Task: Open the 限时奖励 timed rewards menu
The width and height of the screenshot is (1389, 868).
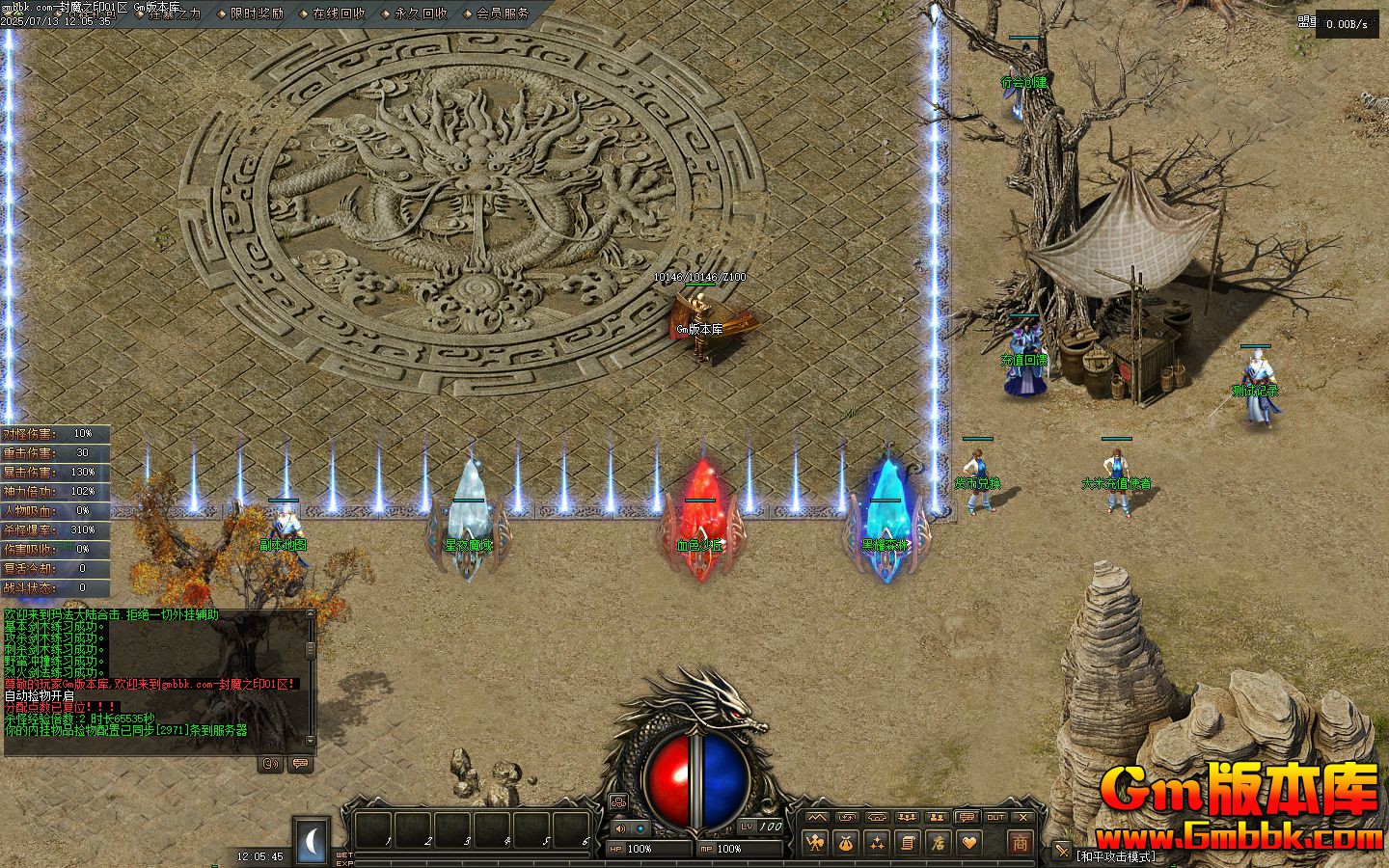Action: pyautogui.click(x=257, y=14)
